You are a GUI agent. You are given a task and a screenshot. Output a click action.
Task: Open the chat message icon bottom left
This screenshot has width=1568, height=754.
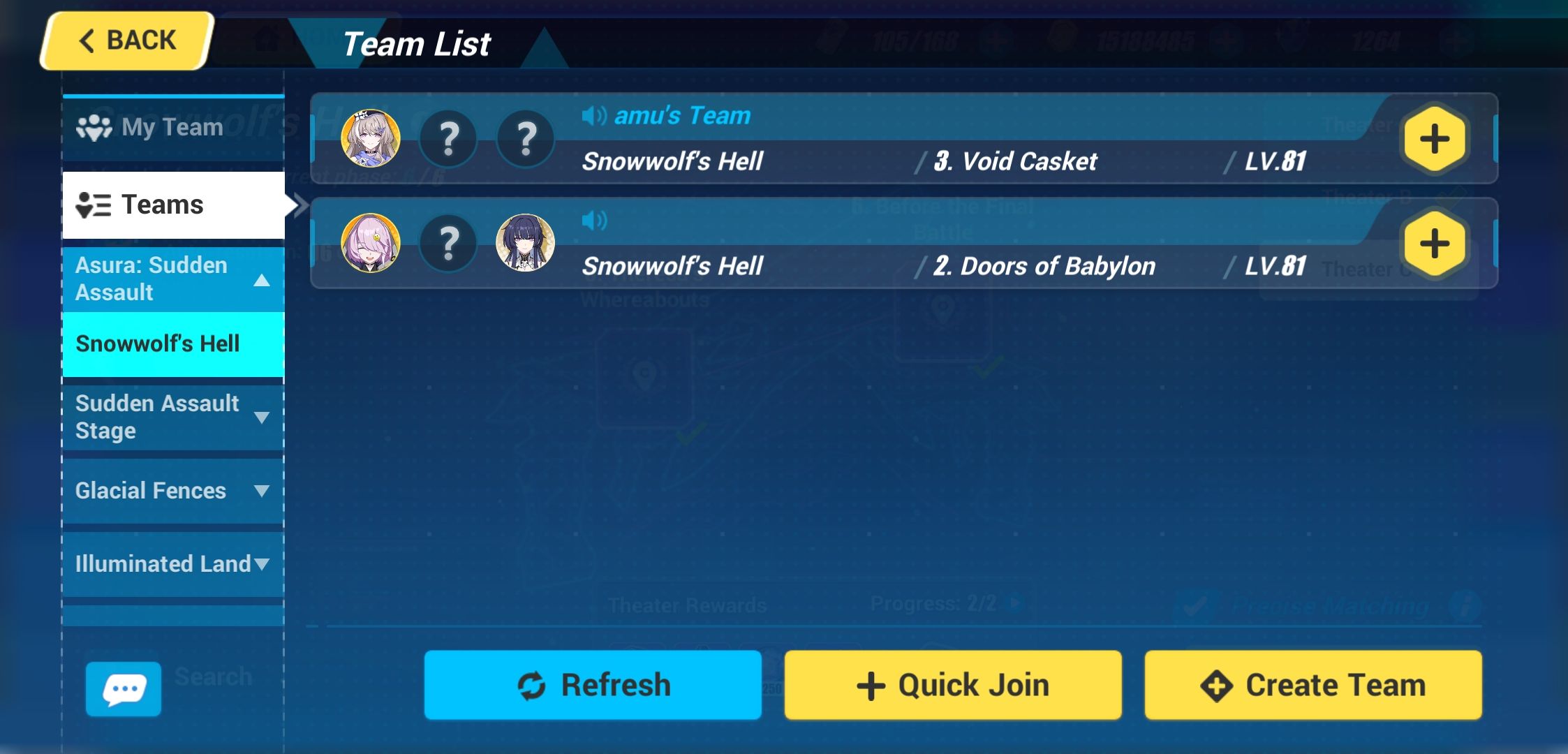(x=123, y=688)
